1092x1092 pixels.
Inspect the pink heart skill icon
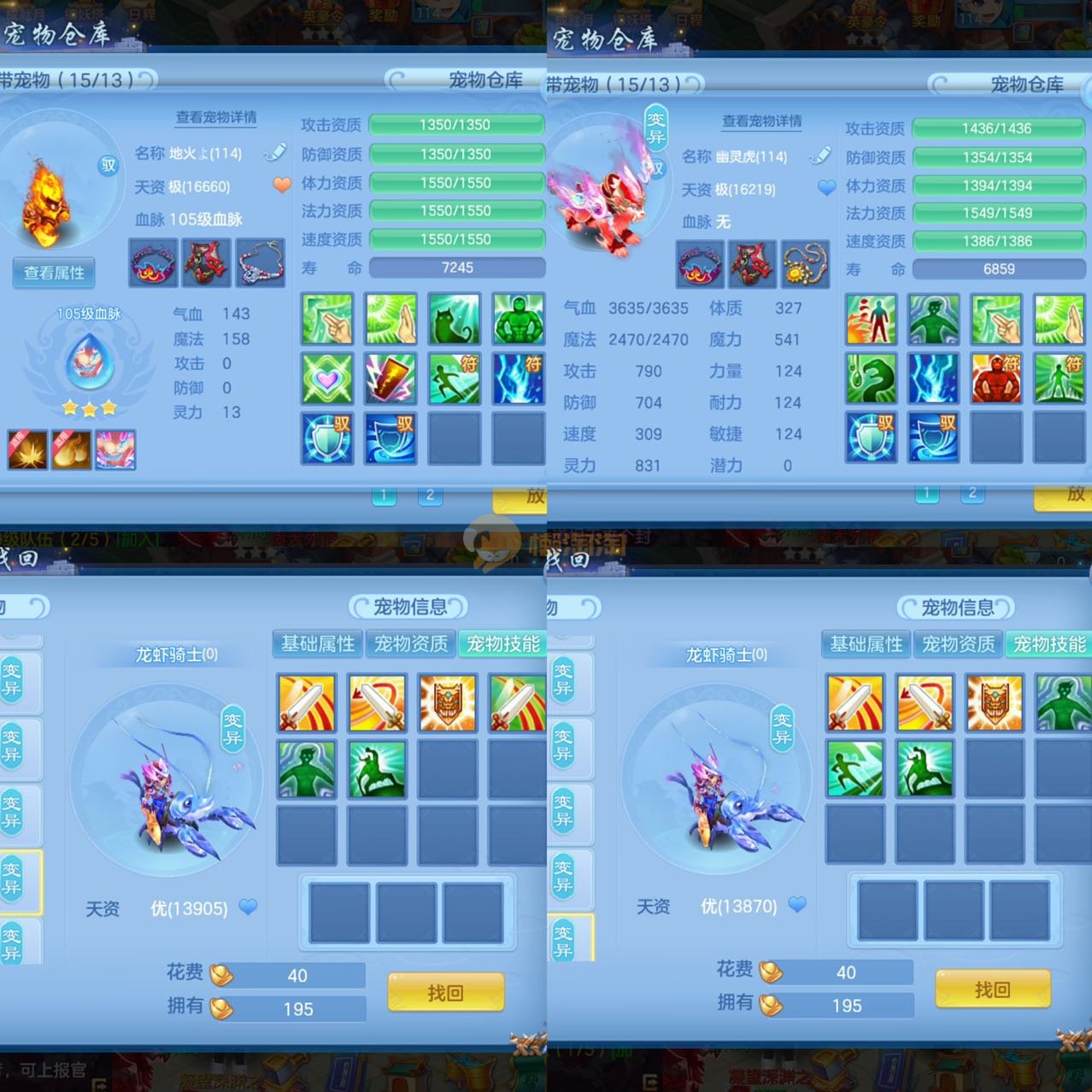click(x=327, y=379)
